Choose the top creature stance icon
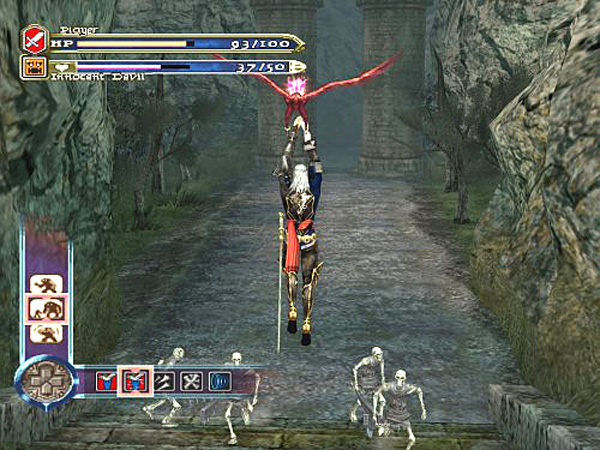Image resolution: width=600 pixels, height=450 pixels. pyautogui.click(x=46, y=285)
